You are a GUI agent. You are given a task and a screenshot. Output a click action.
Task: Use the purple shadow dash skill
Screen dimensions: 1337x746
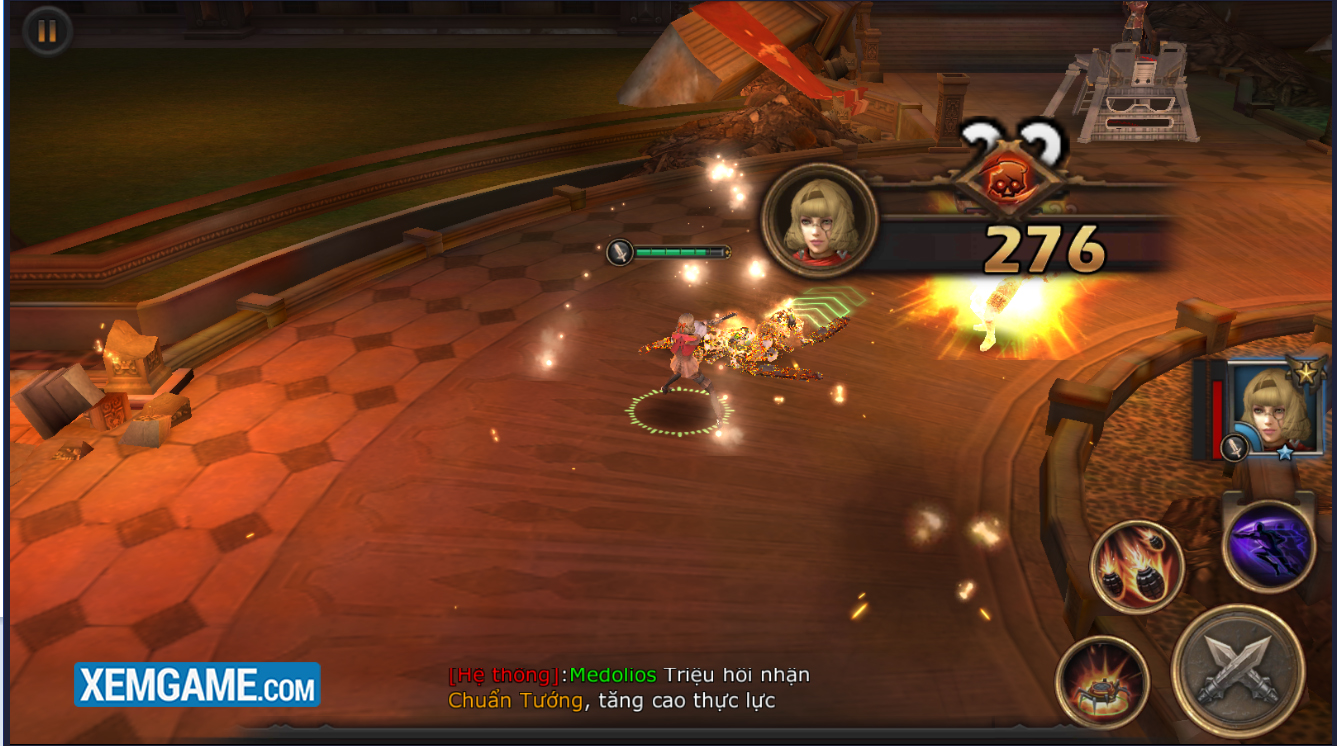pos(1268,546)
